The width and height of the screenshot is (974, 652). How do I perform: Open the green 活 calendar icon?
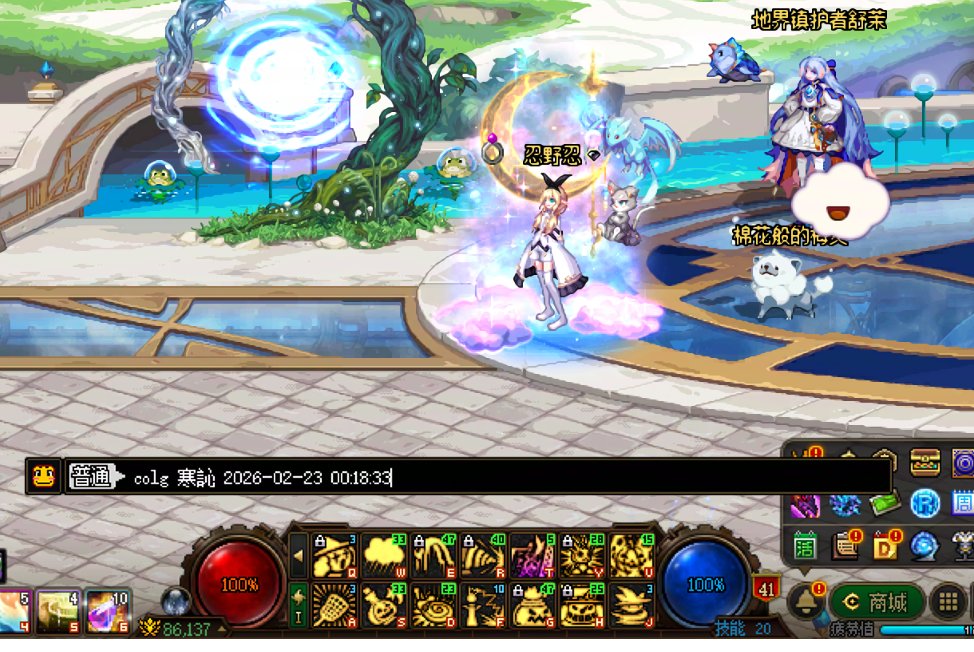[x=805, y=546]
